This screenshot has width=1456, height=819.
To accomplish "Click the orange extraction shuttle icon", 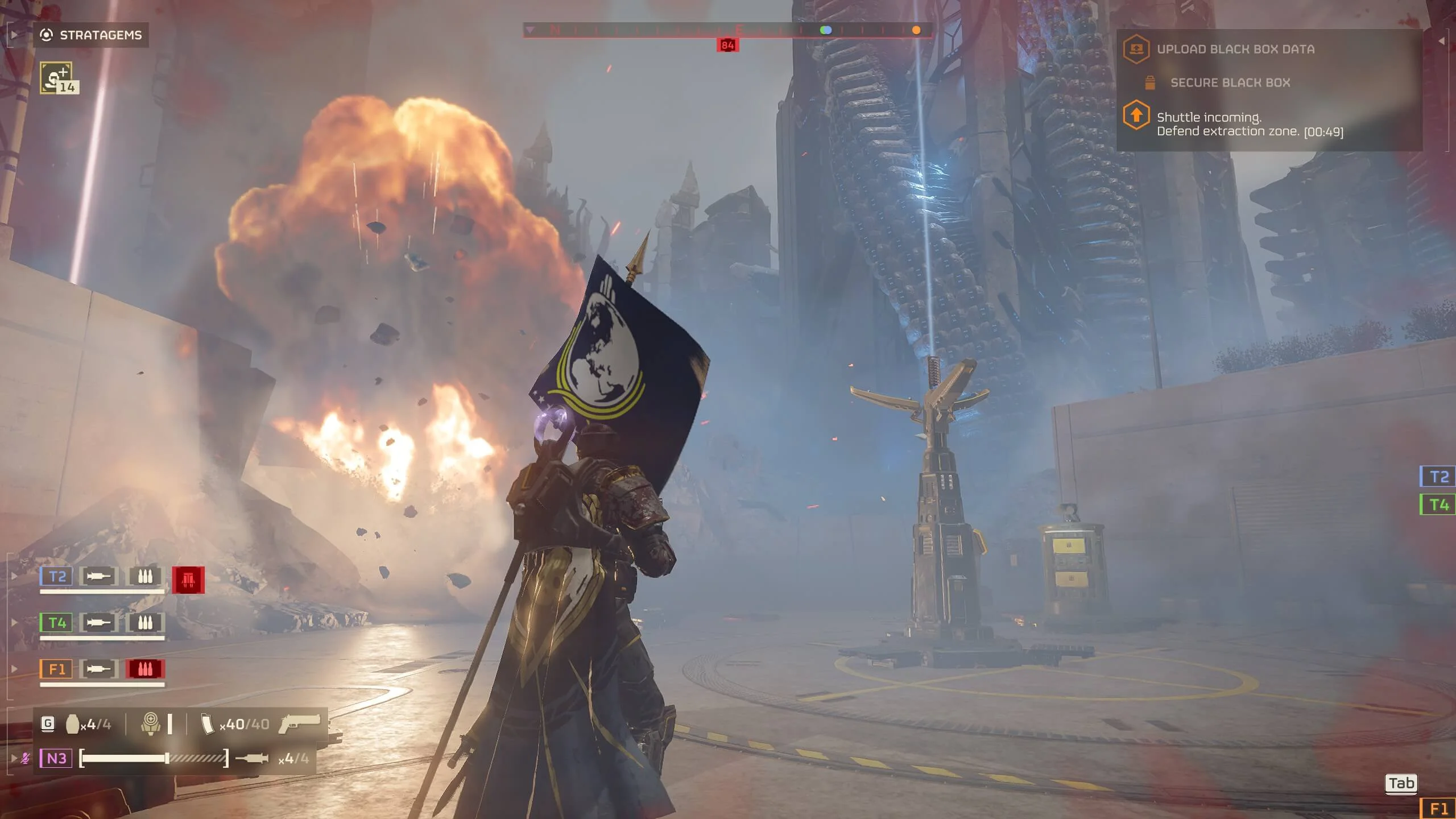I will (x=1136, y=115).
